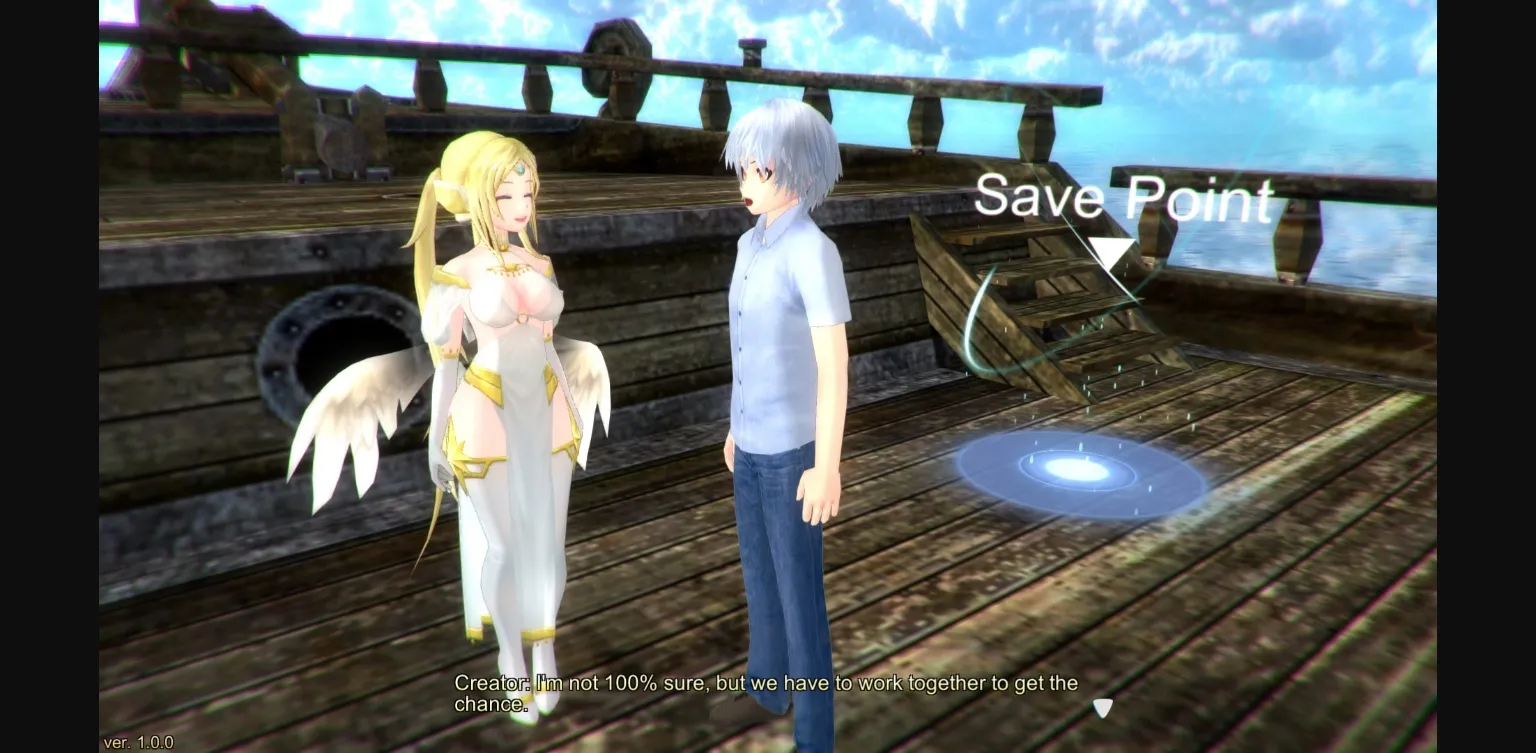This screenshot has height=753, width=1536.
Task: Click the wooden staircase near the Save Point
Action: 1060,300
